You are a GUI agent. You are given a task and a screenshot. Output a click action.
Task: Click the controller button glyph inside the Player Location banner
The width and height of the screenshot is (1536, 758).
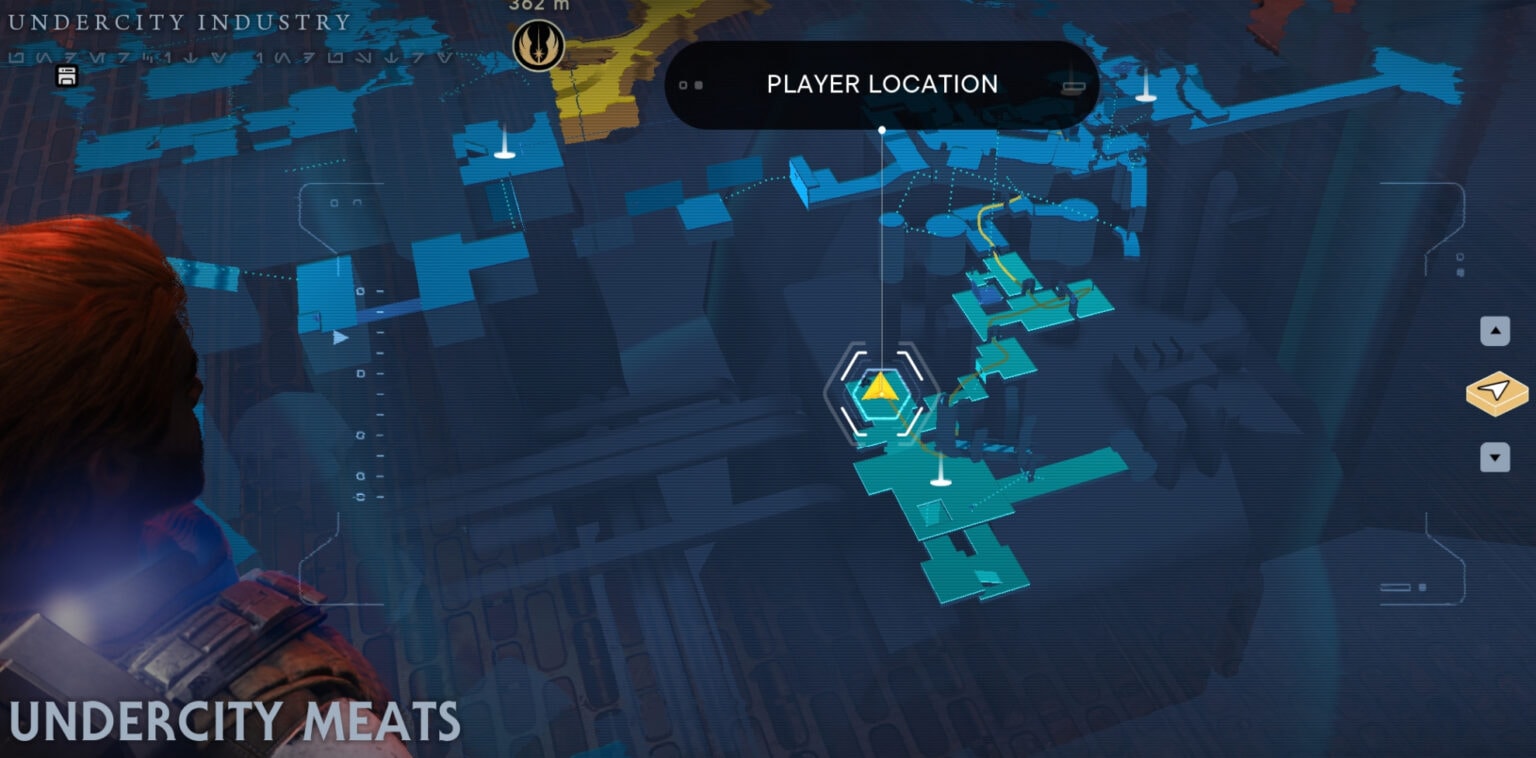[x=1073, y=86]
